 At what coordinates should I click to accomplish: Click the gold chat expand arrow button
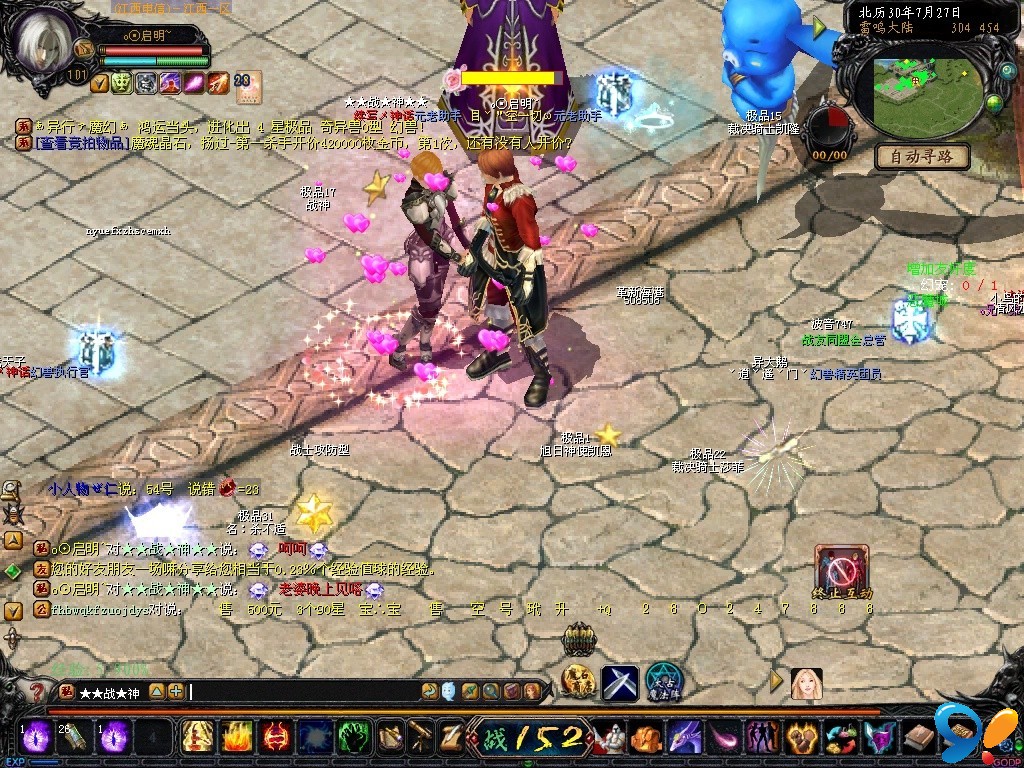pyautogui.click(x=157, y=691)
